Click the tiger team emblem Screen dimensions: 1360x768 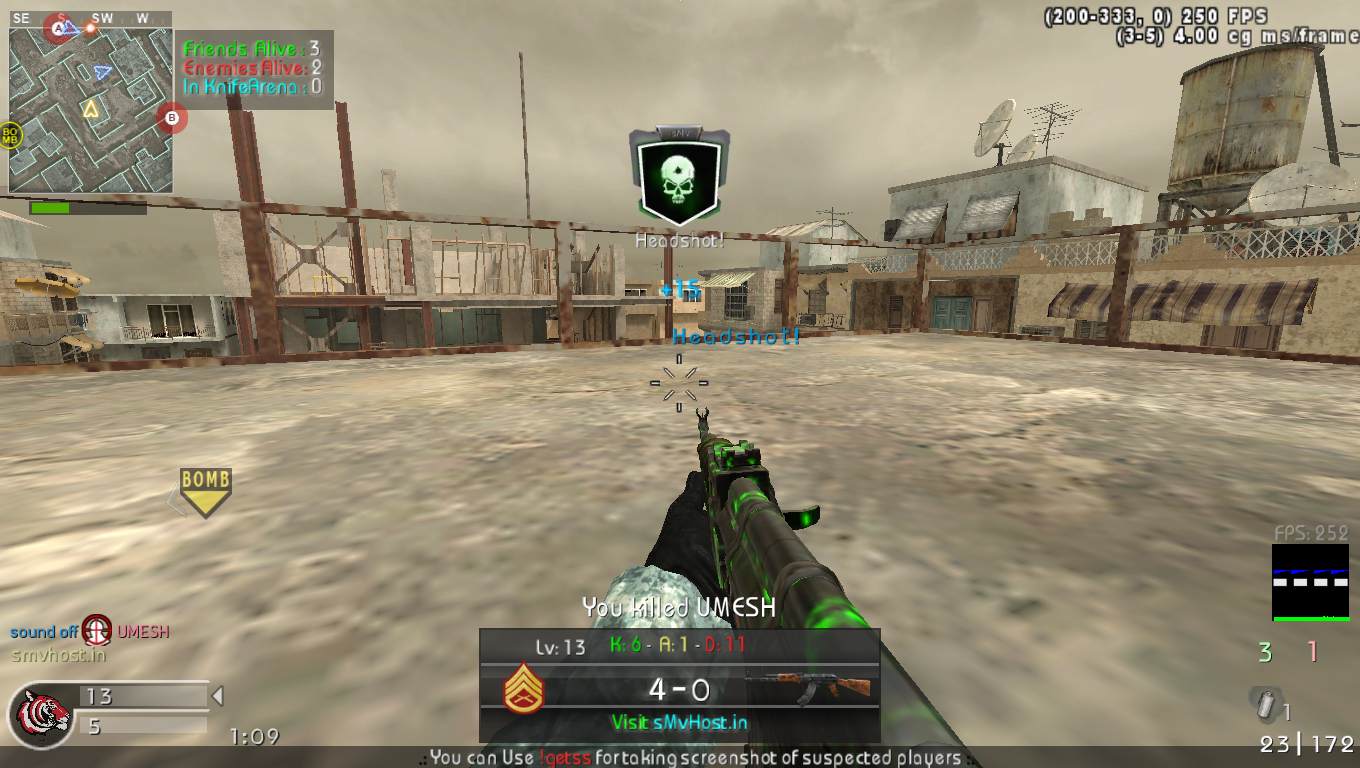click(x=40, y=715)
